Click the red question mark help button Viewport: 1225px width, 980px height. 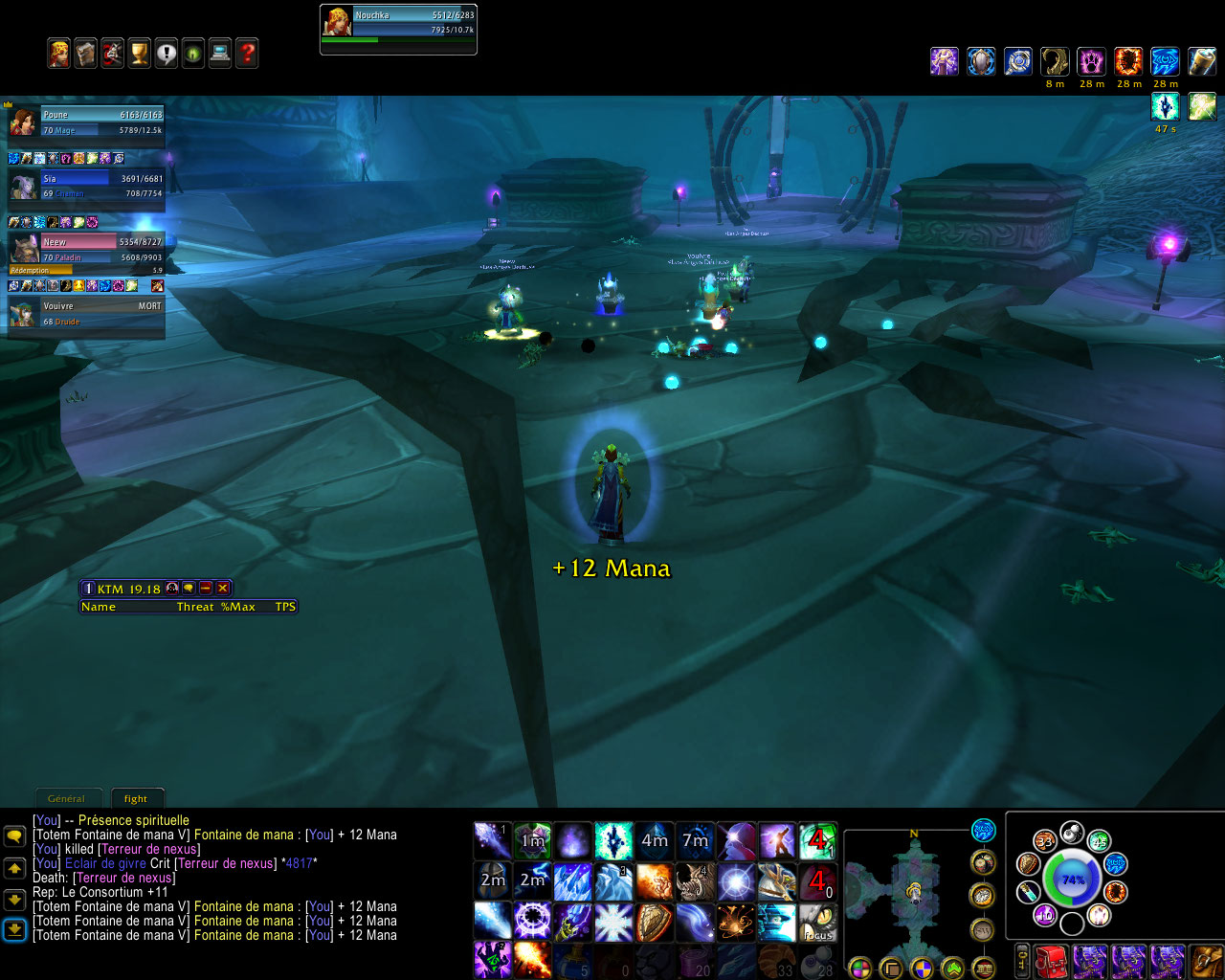coord(247,54)
